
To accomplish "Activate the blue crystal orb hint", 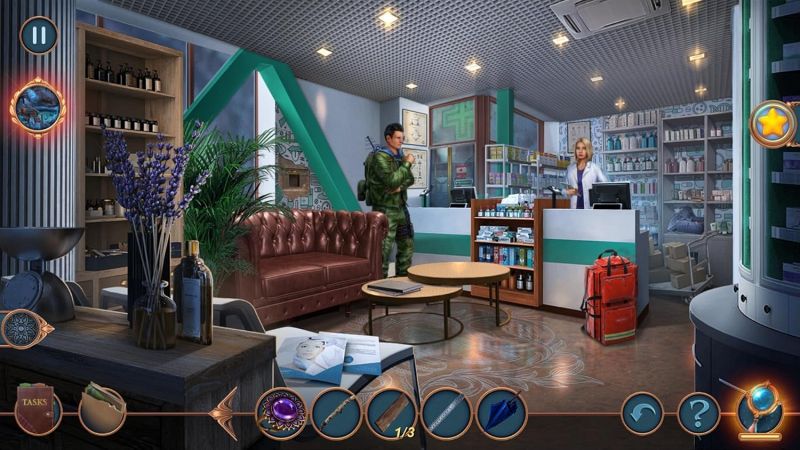I will coord(760,410).
